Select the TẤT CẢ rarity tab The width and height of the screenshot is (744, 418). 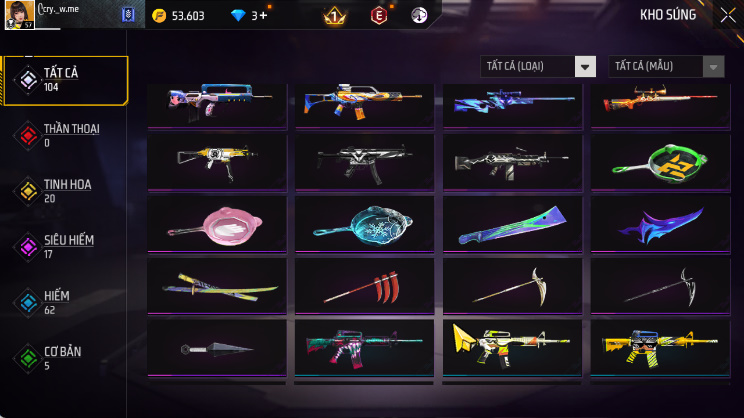[65, 80]
